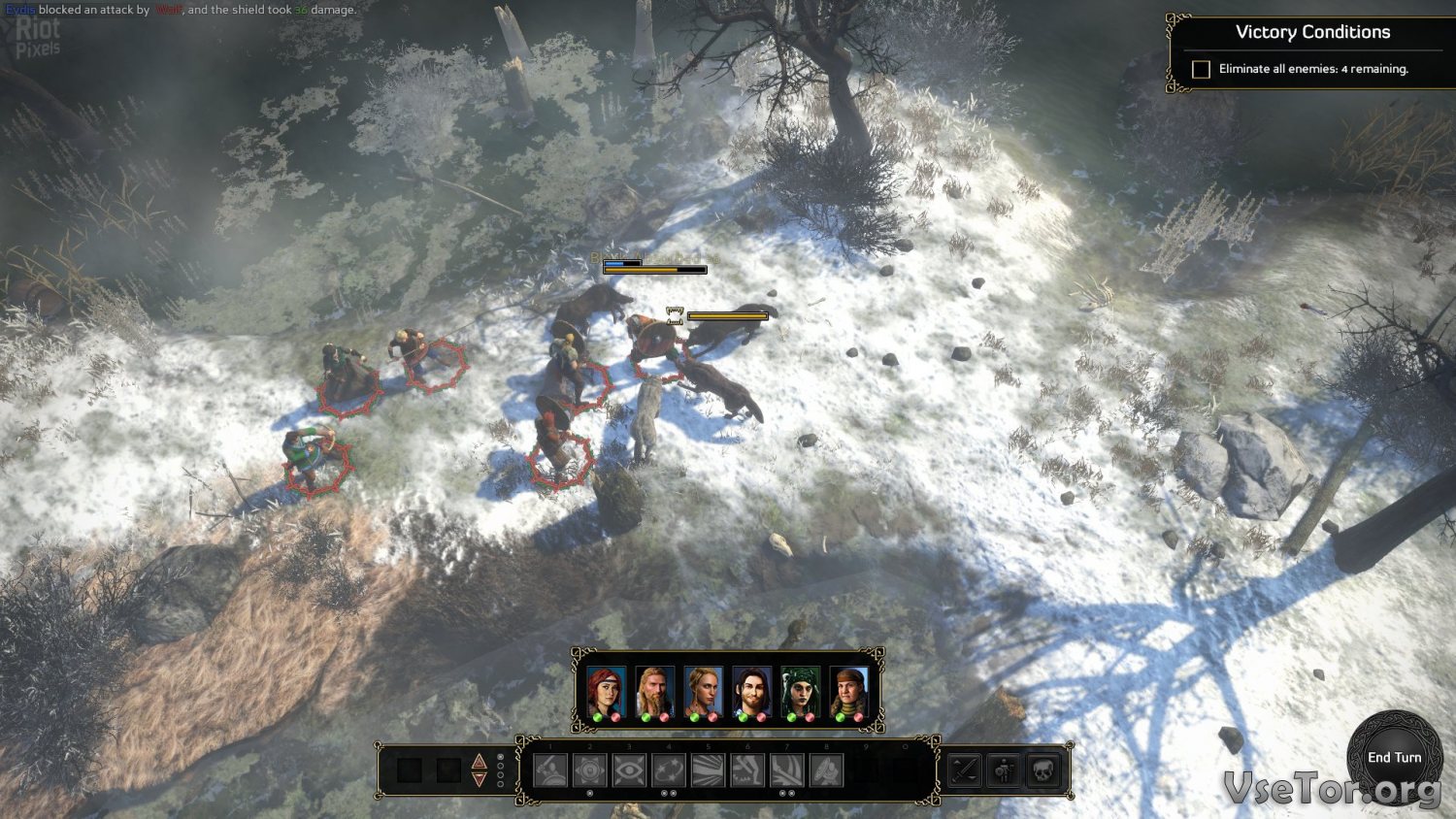End the current turn

point(1394,758)
